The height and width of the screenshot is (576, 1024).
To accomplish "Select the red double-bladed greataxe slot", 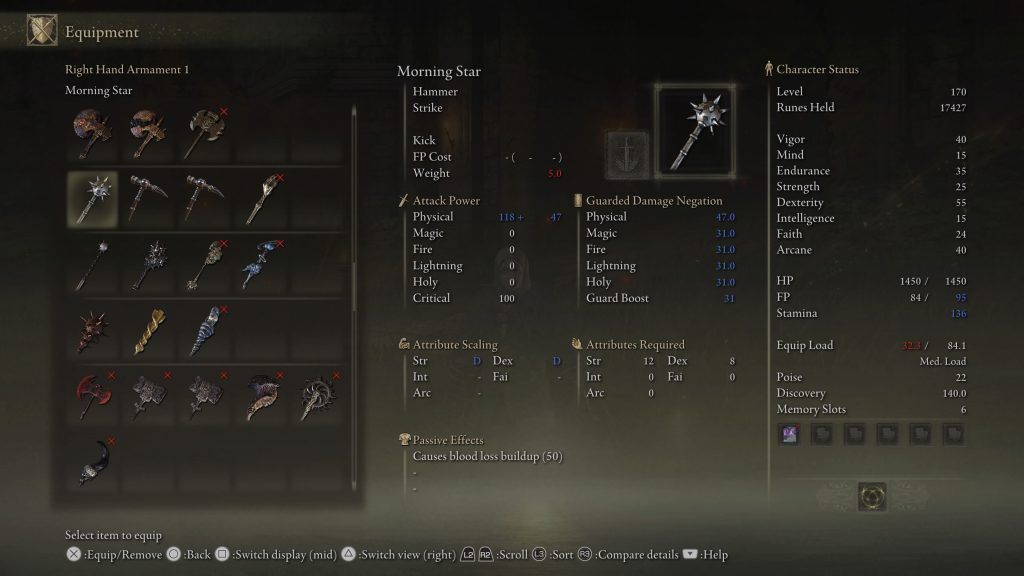I will [92, 397].
